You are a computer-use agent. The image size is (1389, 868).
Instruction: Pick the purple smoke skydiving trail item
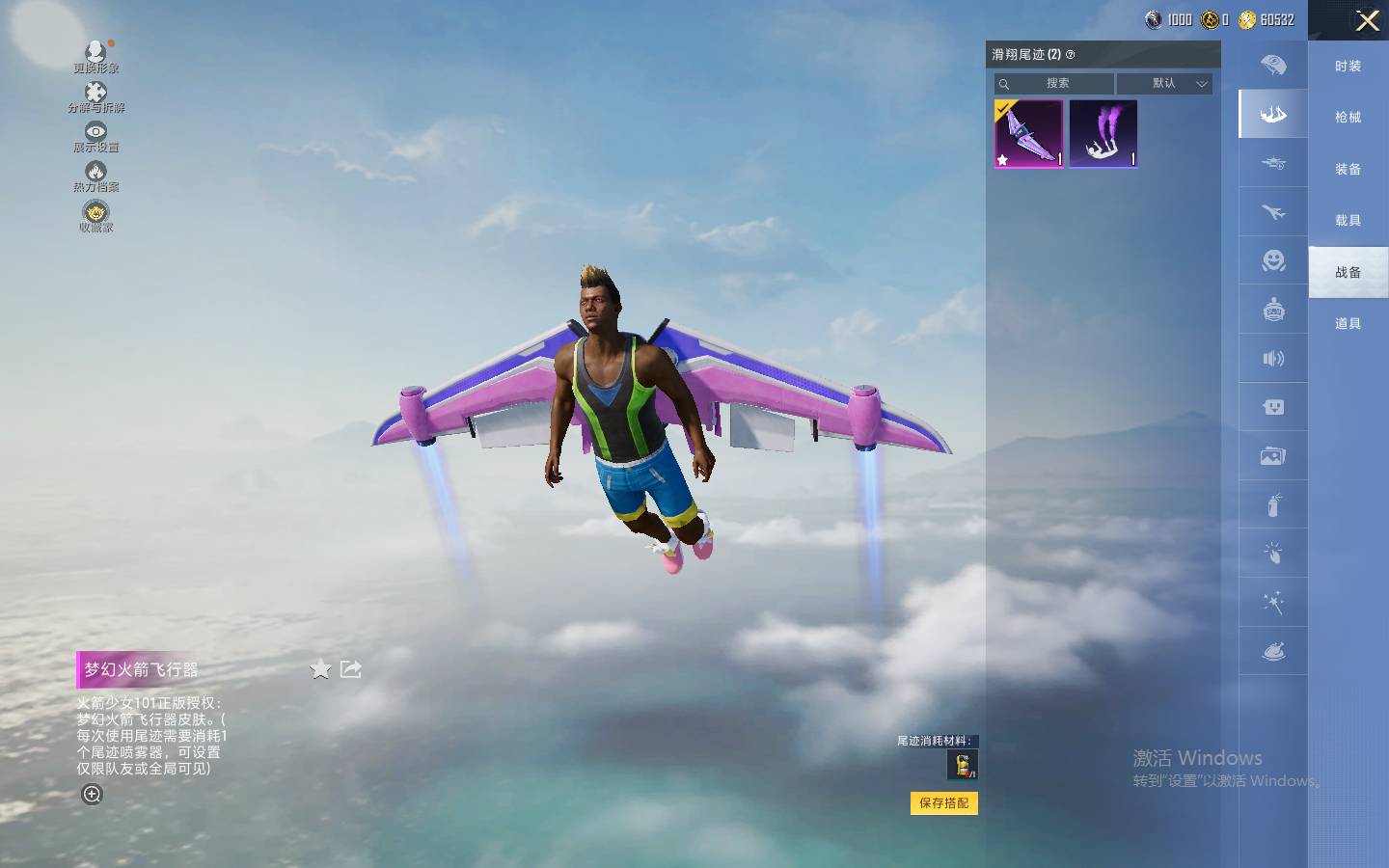click(1103, 134)
